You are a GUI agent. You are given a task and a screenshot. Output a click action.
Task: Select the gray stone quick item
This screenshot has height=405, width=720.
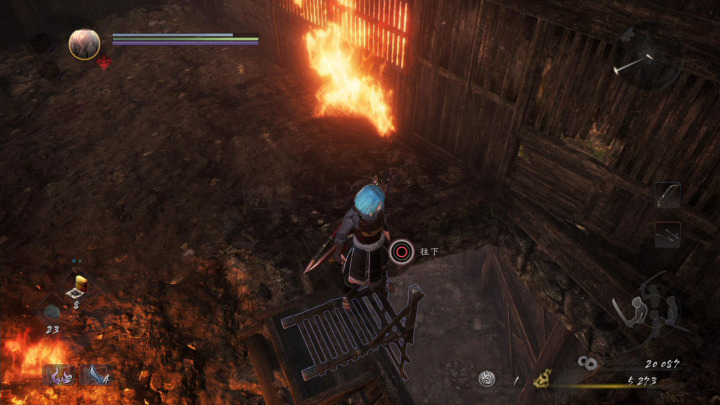click(50, 311)
